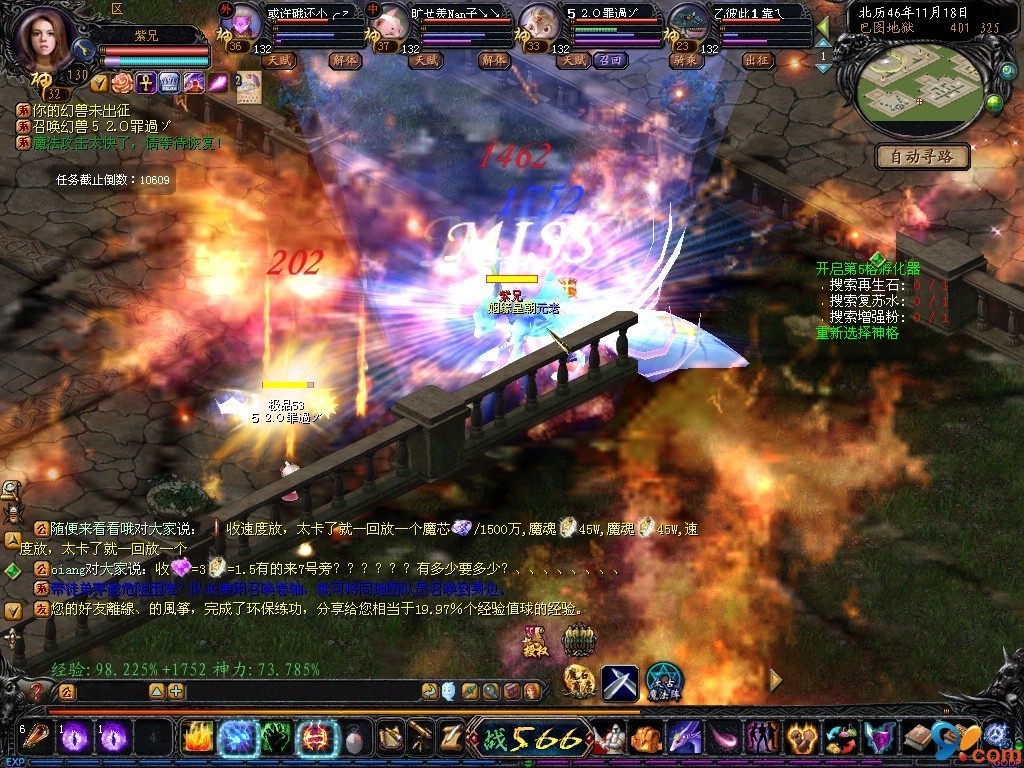Click the 重新选择神格 quest tracker link
Image resolution: width=1024 pixels, height=768 pixels.
coord(857,332)
